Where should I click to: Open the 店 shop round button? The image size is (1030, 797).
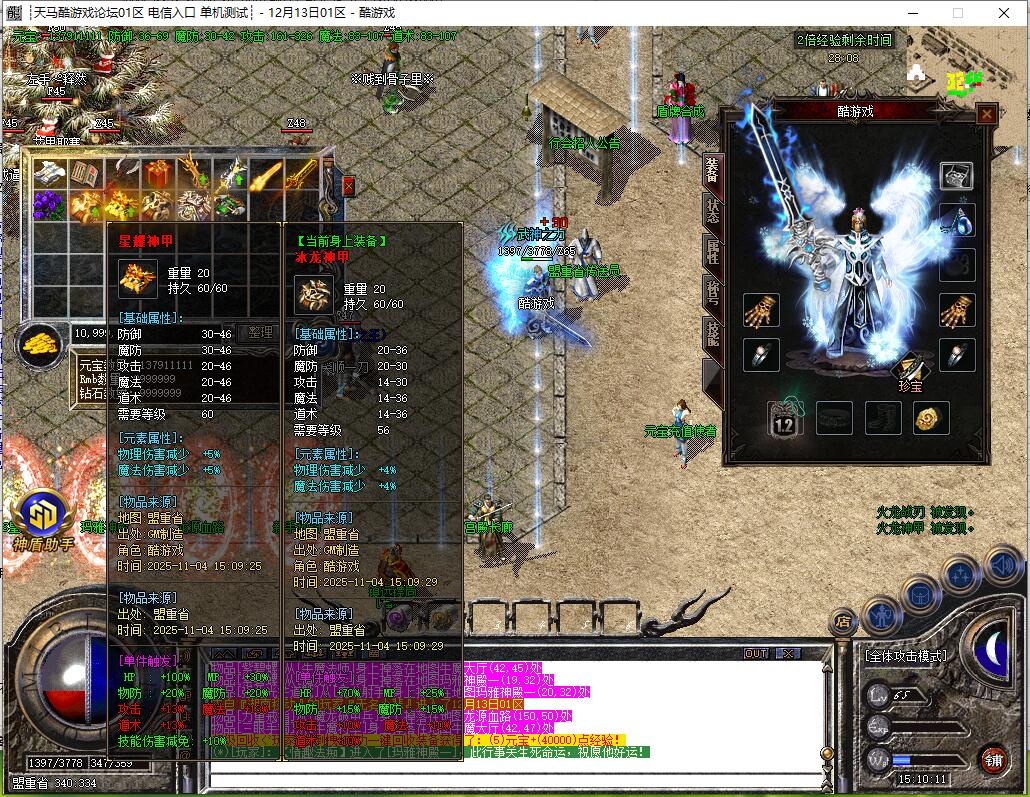[x=844, y=621]
